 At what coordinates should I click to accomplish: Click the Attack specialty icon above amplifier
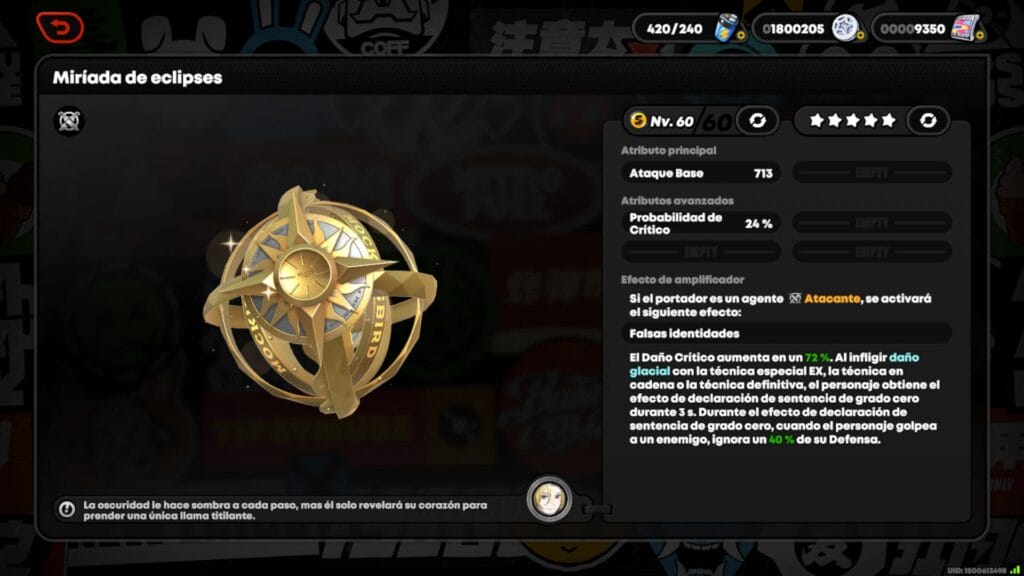[69, 121]
